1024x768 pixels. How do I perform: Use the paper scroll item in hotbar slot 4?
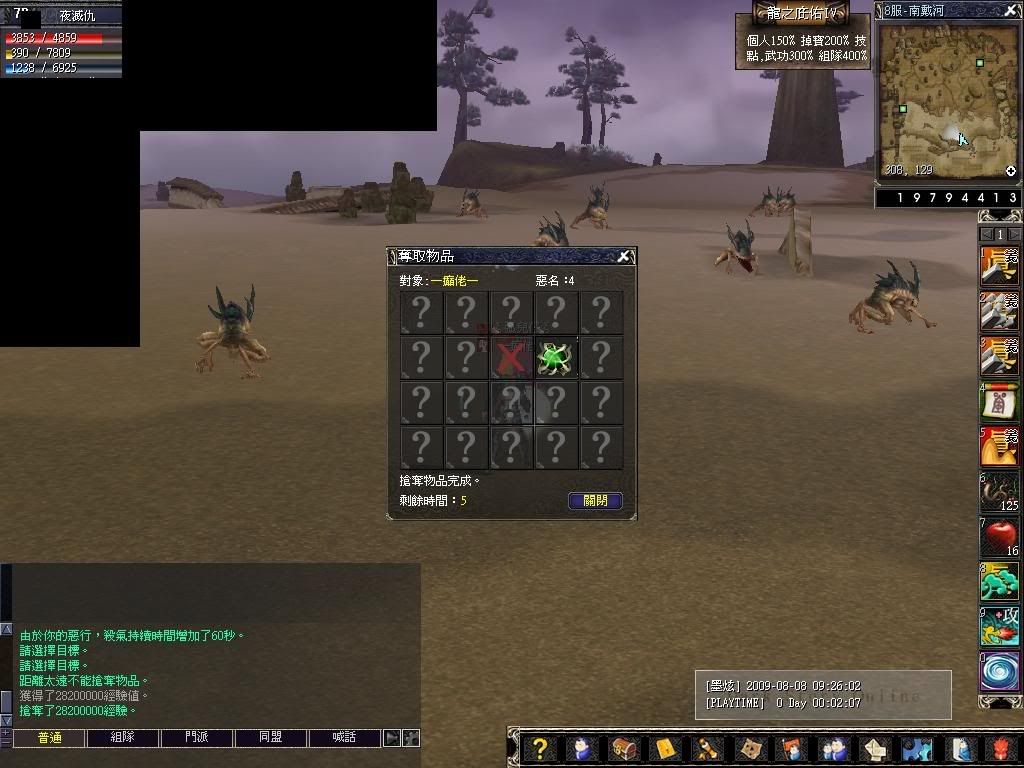coord(999,402)
